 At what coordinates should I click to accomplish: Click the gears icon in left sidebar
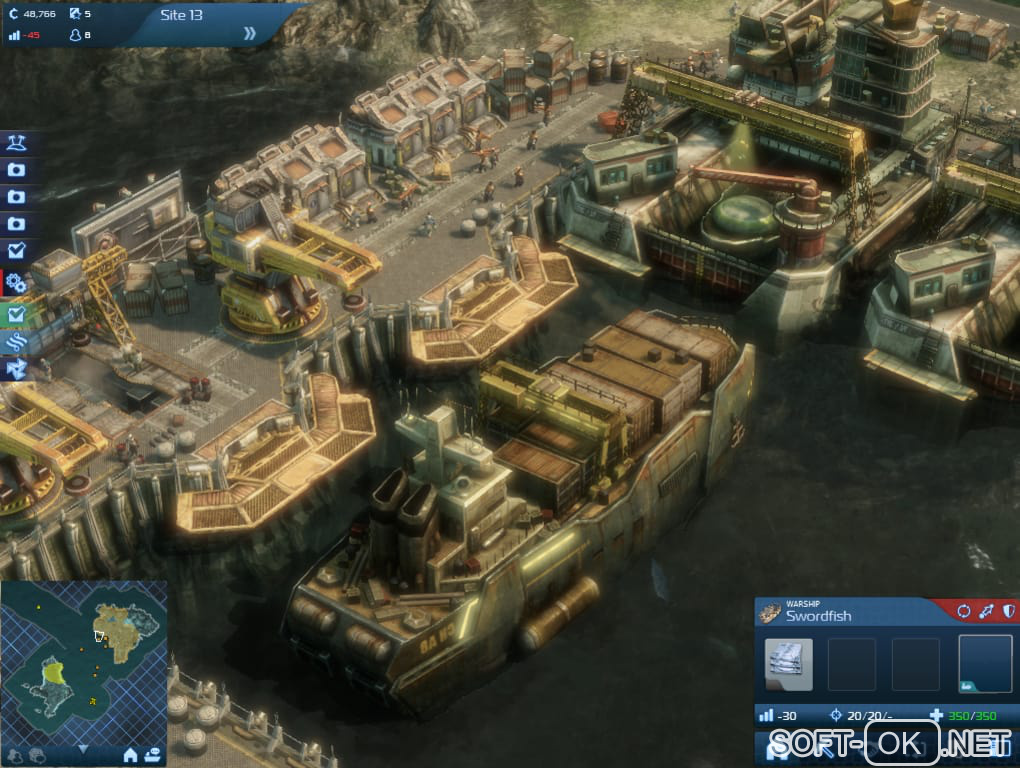(x=16, y=283)
